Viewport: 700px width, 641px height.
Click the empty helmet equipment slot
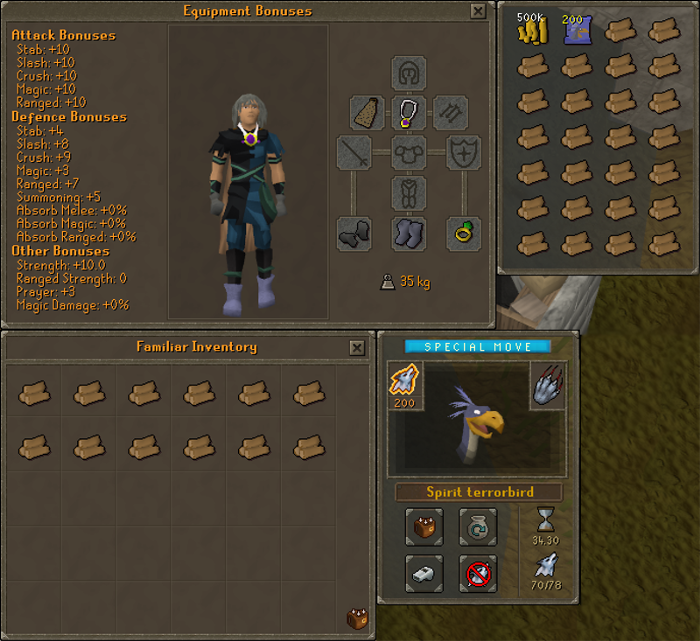point(408,72)
